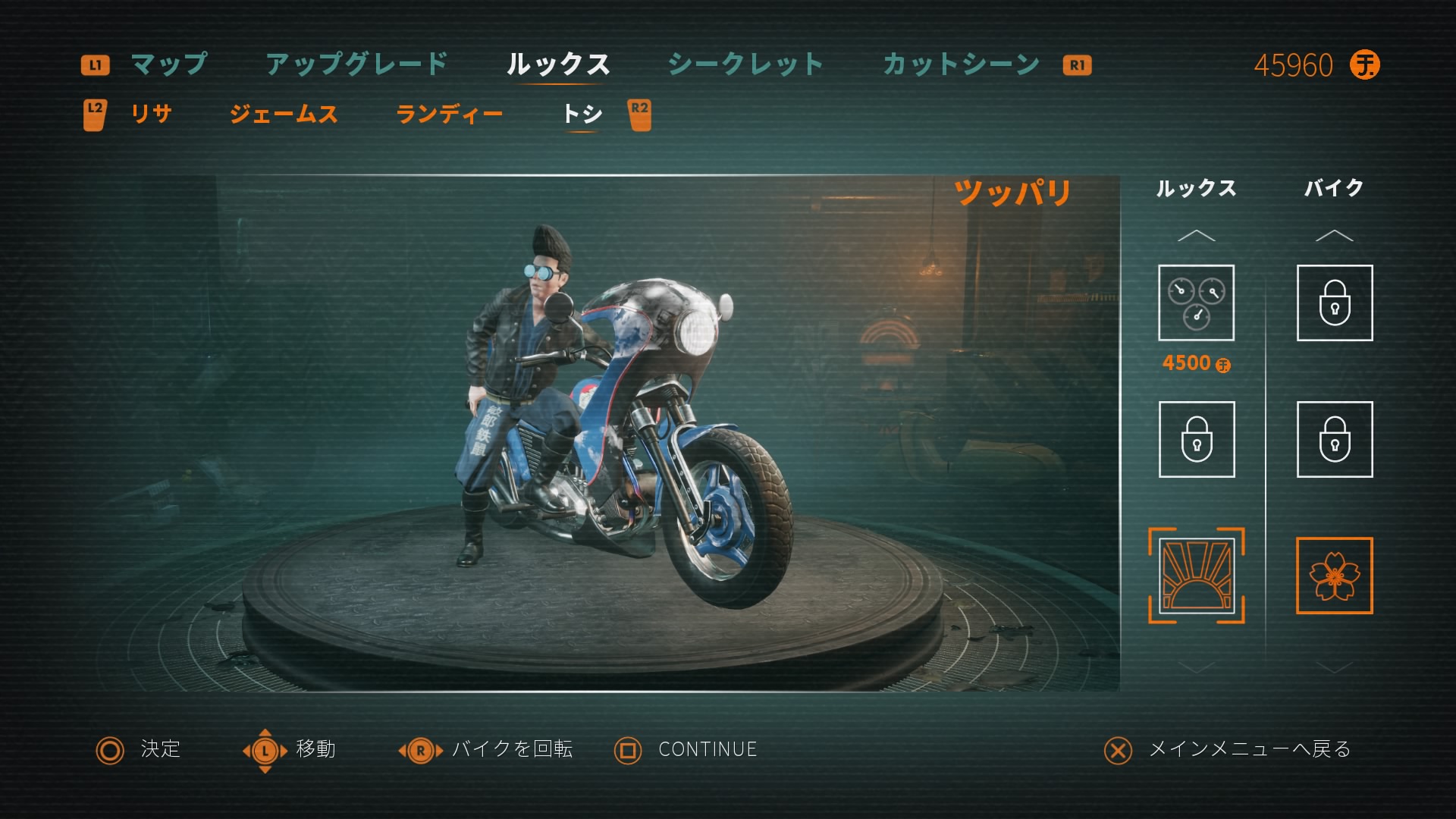1456x819 pixels.
Task: Show the カットシーン tab
Action: pyautogui.click(x=961, y=65)
